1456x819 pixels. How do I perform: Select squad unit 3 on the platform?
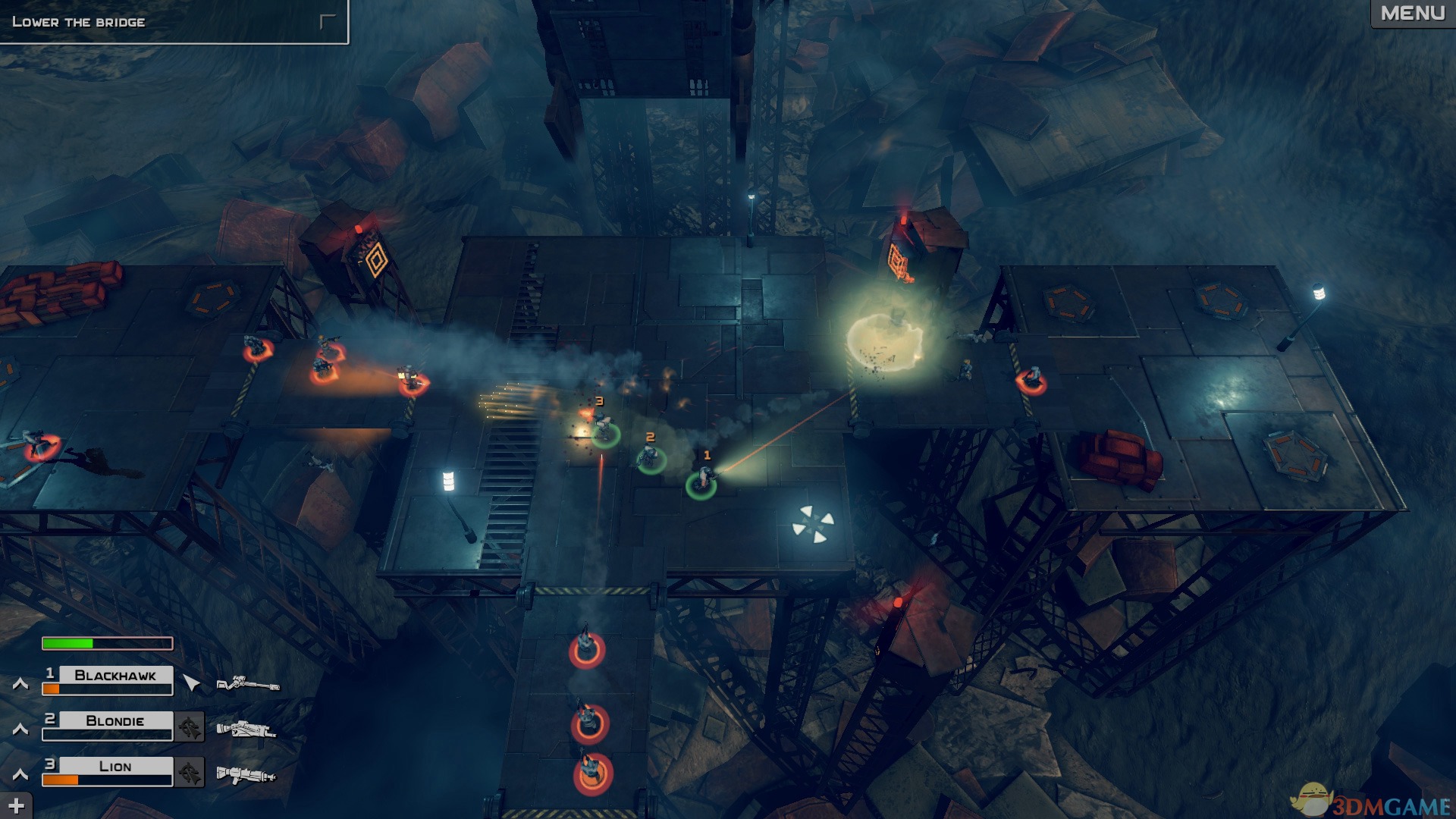[x=604, y=431]
